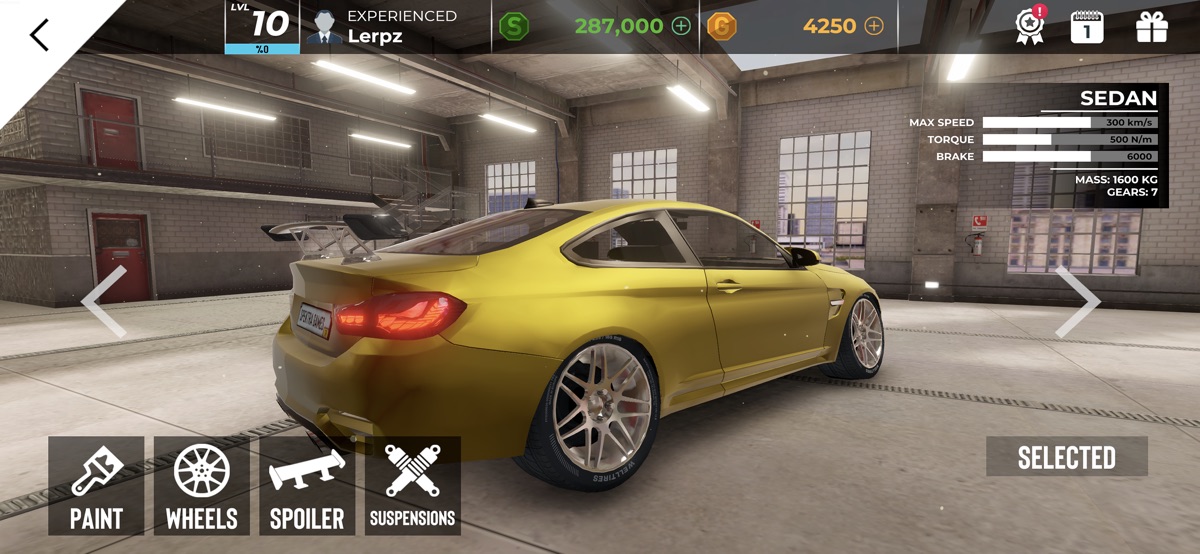Viewport: 1200px width, 554px height.
Task: Open the gift box rewards
Action: click(1152, 26)
